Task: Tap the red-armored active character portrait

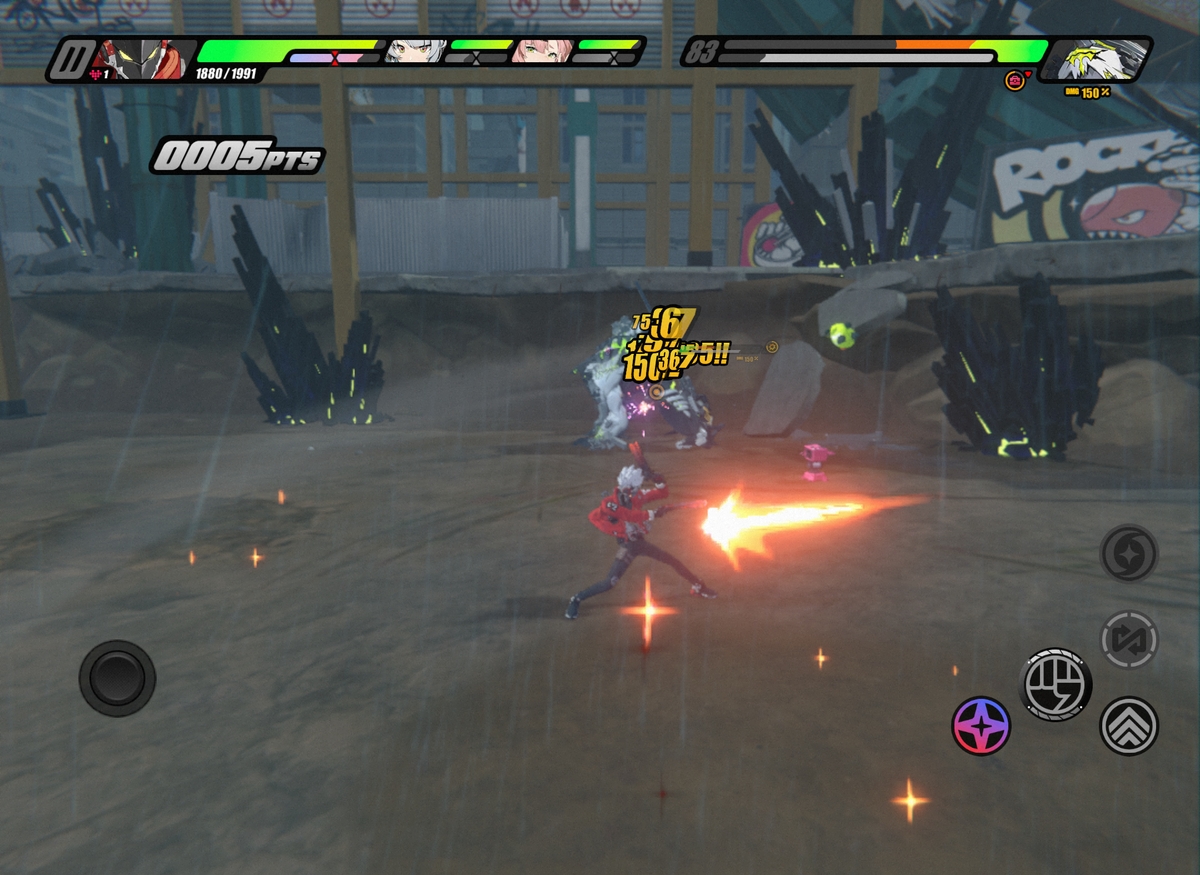Action: point(145,59)
